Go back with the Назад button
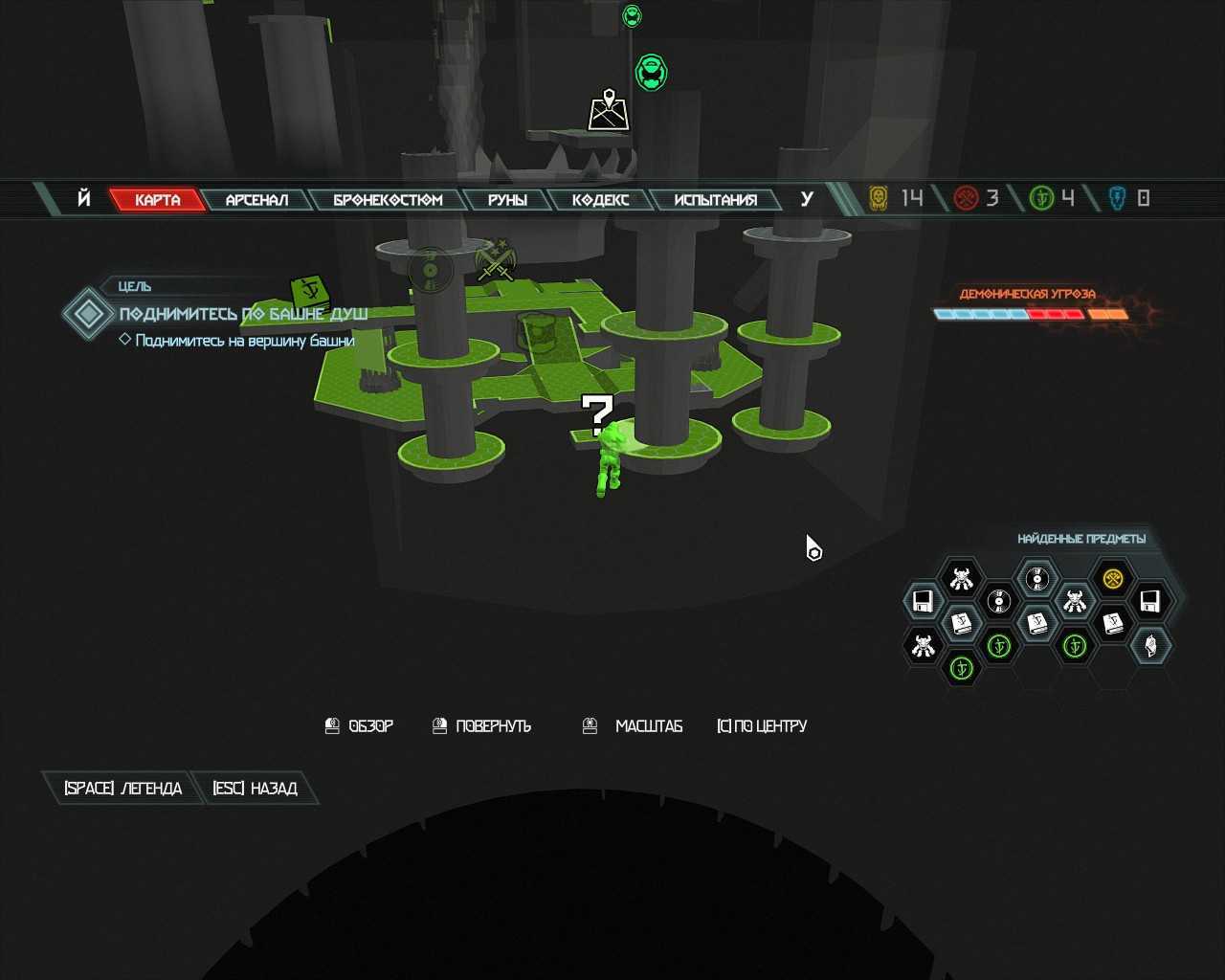Viewport: 1225px width, 980px height. pos(255,789)
